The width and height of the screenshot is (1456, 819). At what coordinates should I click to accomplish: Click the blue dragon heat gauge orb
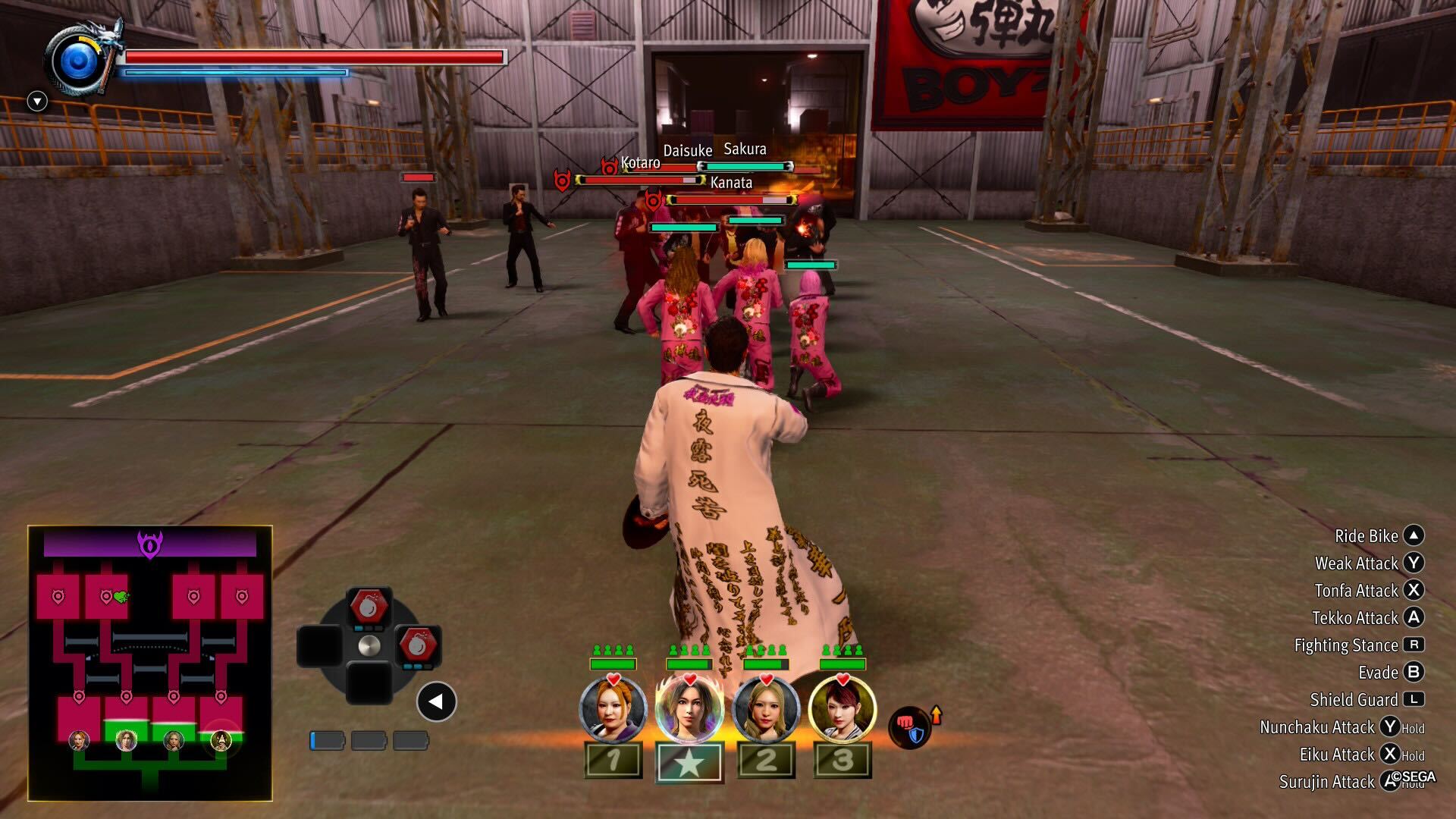click(x=79, y=61)
